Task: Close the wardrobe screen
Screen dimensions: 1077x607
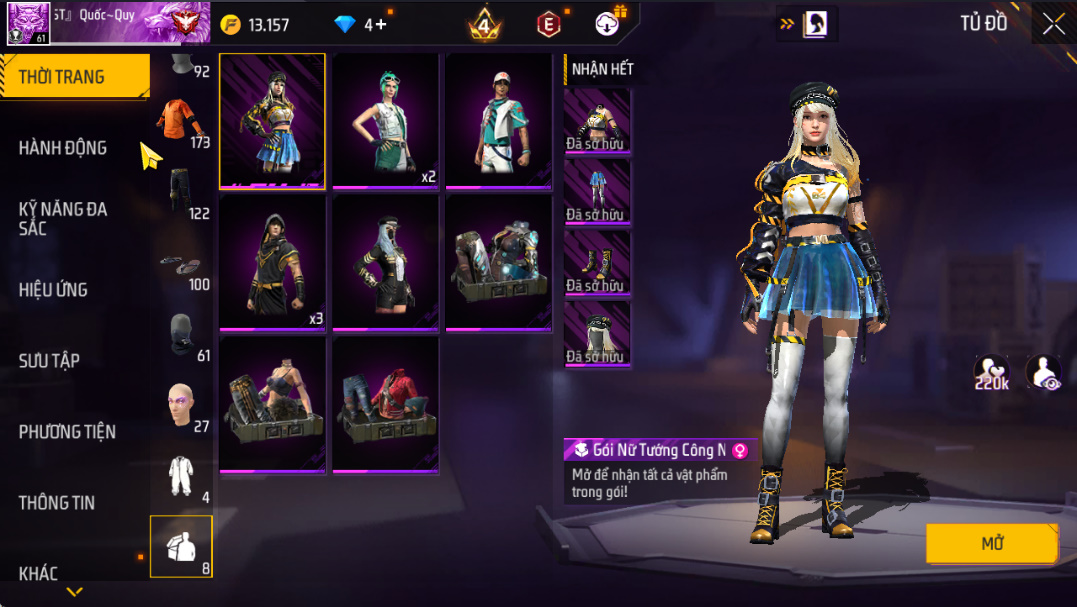Action: [1053, 25]
